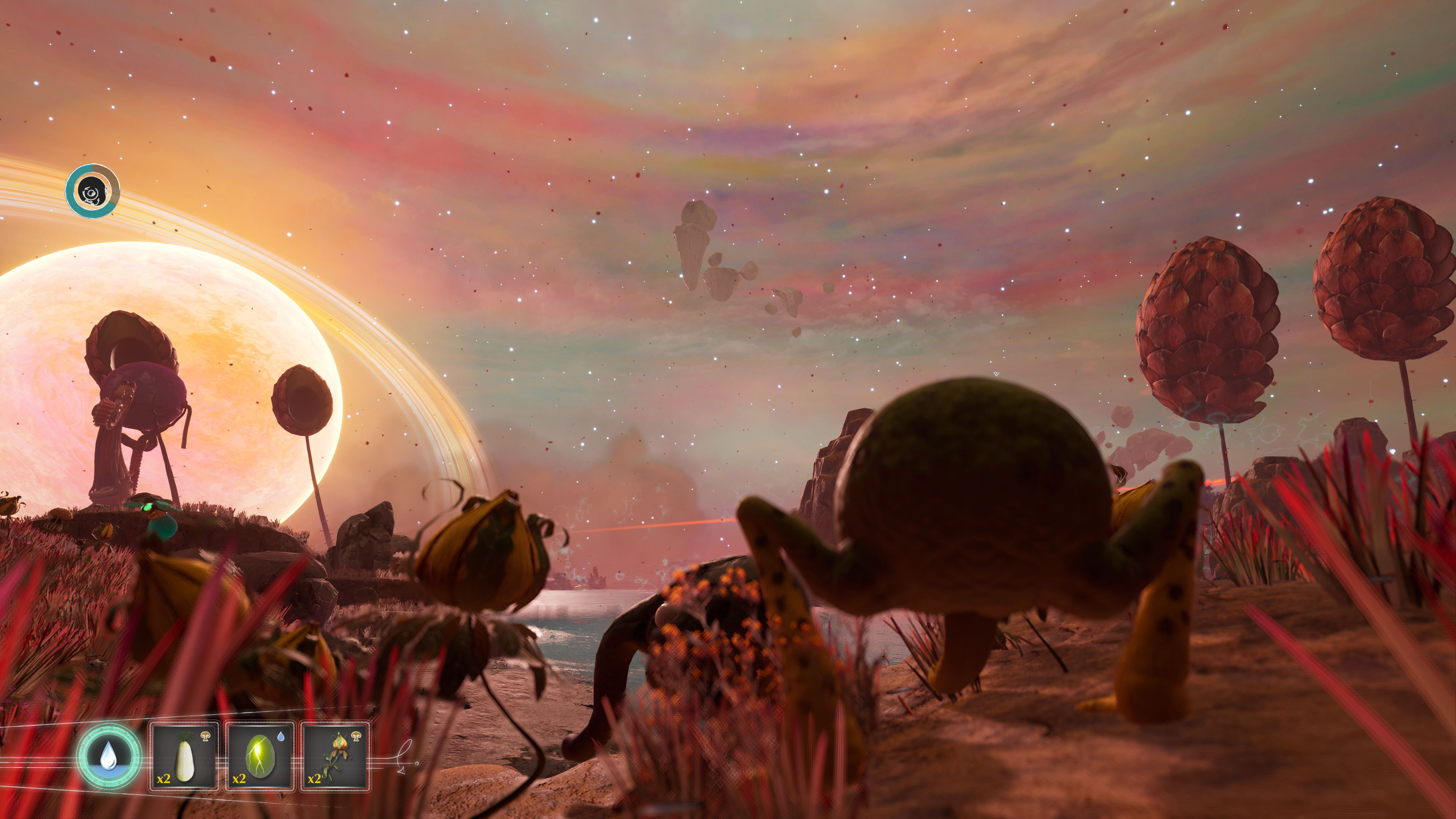This screenshot has height=819, width=1456.
Task: Select the glowing water drop tool
Action: tap(108, 756)
